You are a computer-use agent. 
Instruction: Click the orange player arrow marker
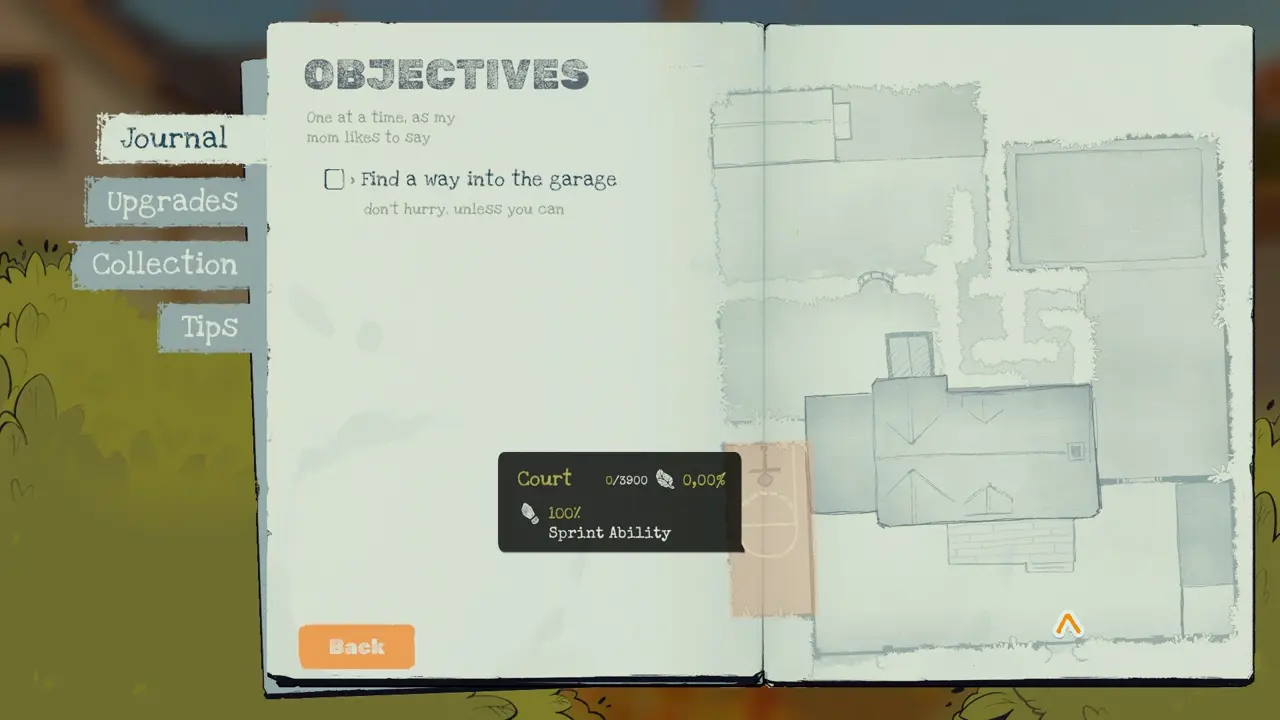pyautogui.click(x=1068, y=626)
